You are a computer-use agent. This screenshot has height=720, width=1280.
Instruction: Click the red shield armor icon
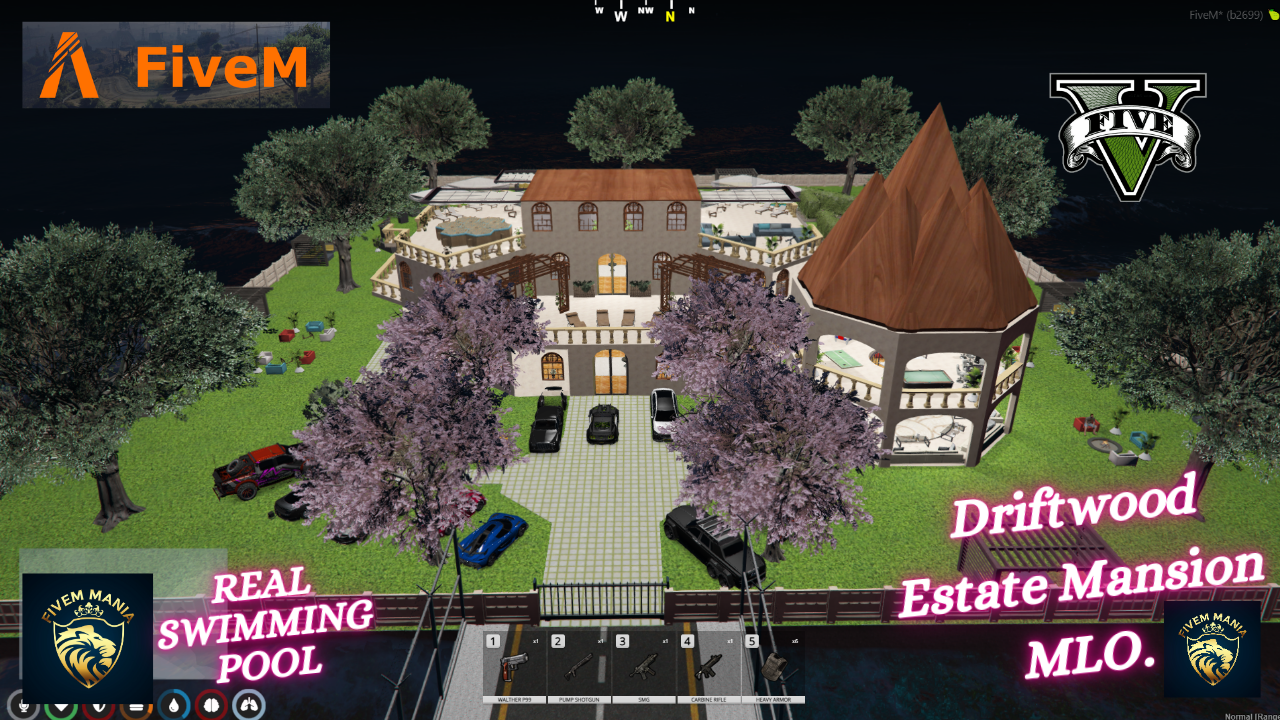(99, 706)
